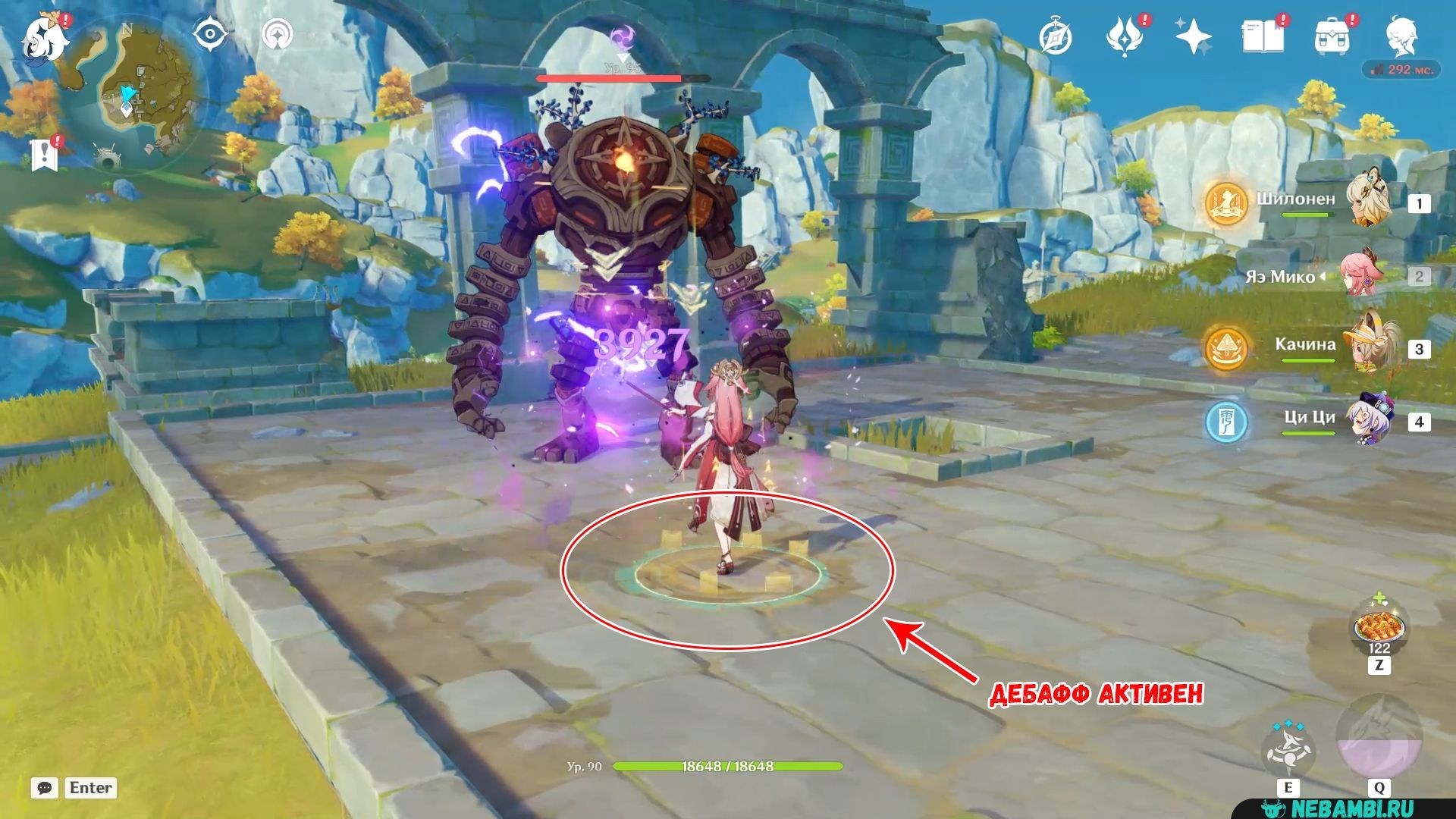Open the Paimon menu icon

(45, 38)
